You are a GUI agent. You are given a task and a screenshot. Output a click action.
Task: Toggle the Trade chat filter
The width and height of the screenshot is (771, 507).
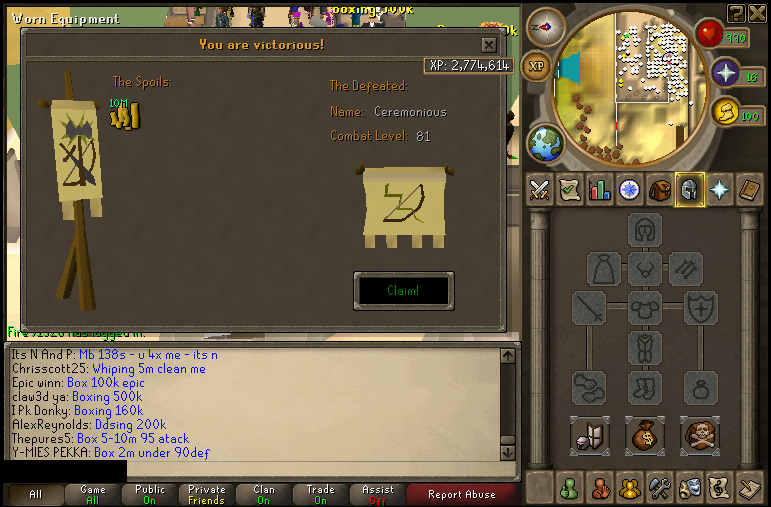(320, 494)
